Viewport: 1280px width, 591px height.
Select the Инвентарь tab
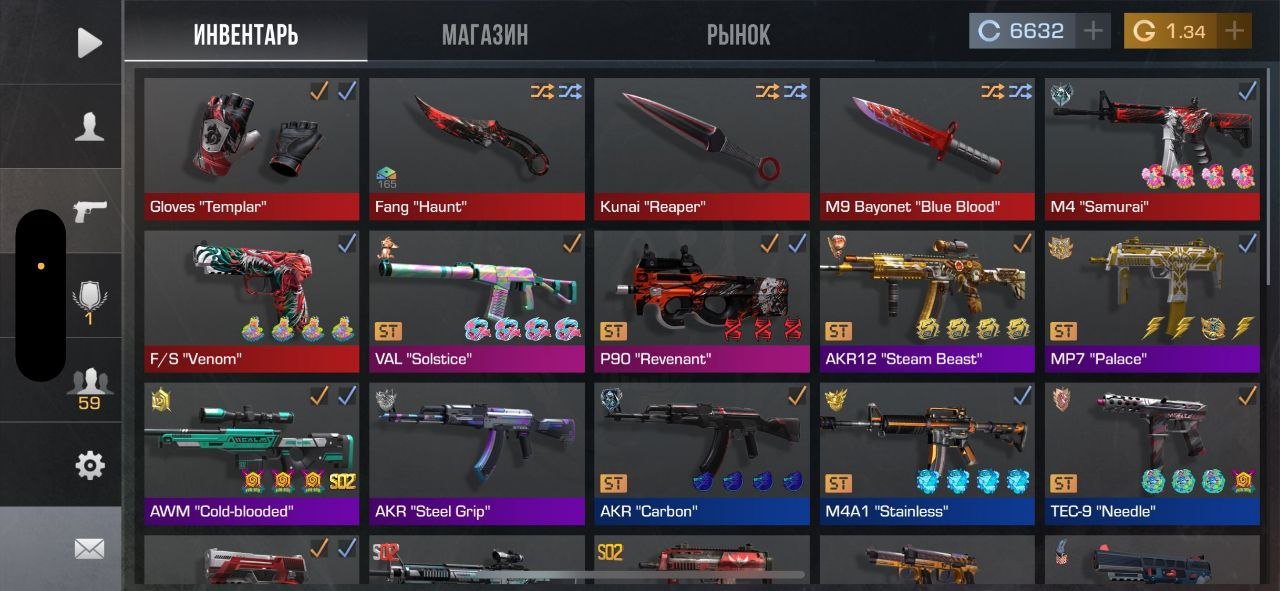tap(246, 35)
